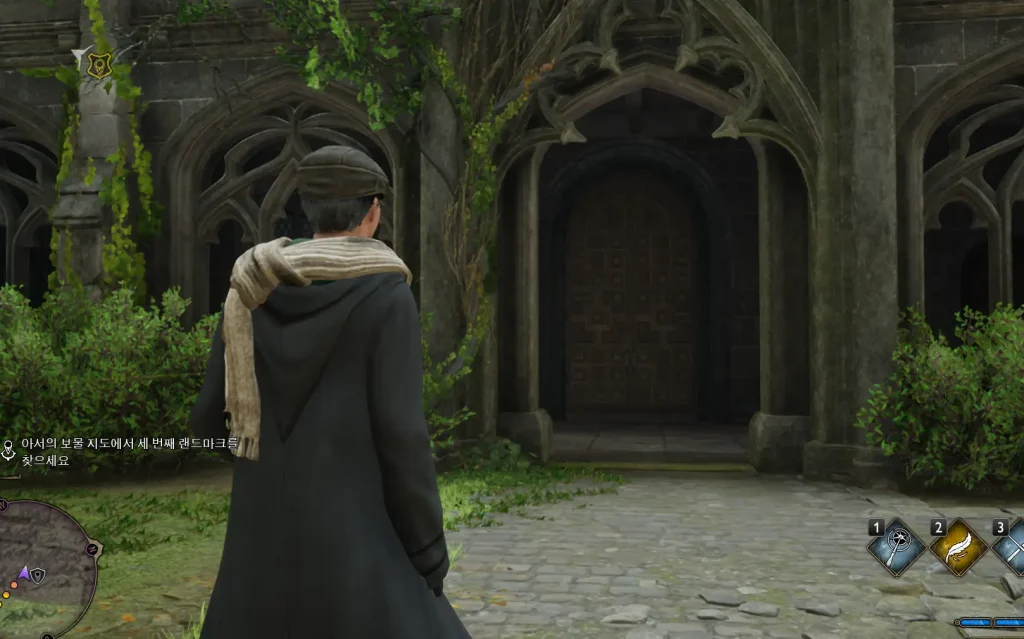
Task: Select the partly visible spell slot 3
Action: (1010, 548)
